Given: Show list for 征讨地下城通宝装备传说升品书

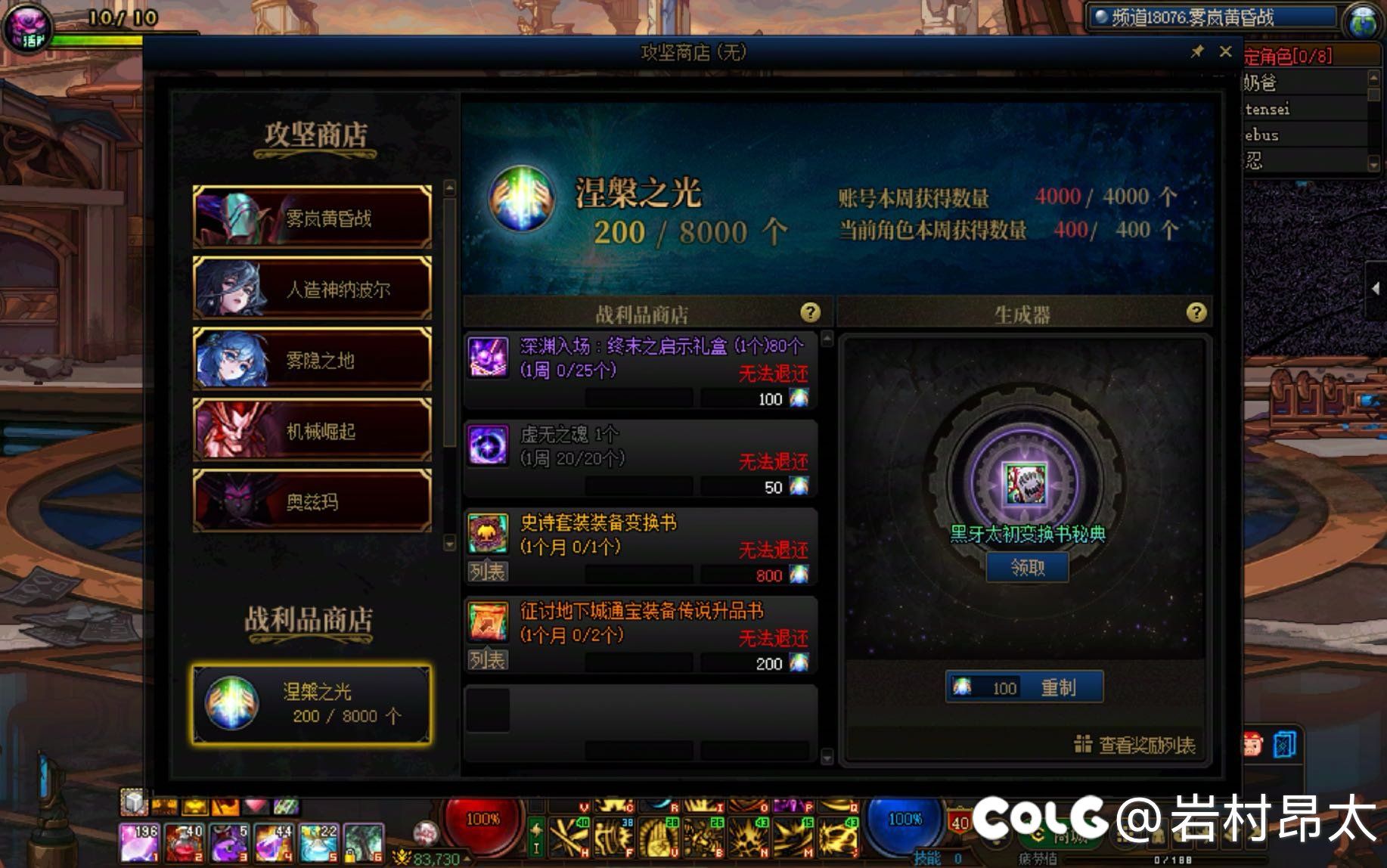Looking at the screenshot, I should tap(487, 660).
